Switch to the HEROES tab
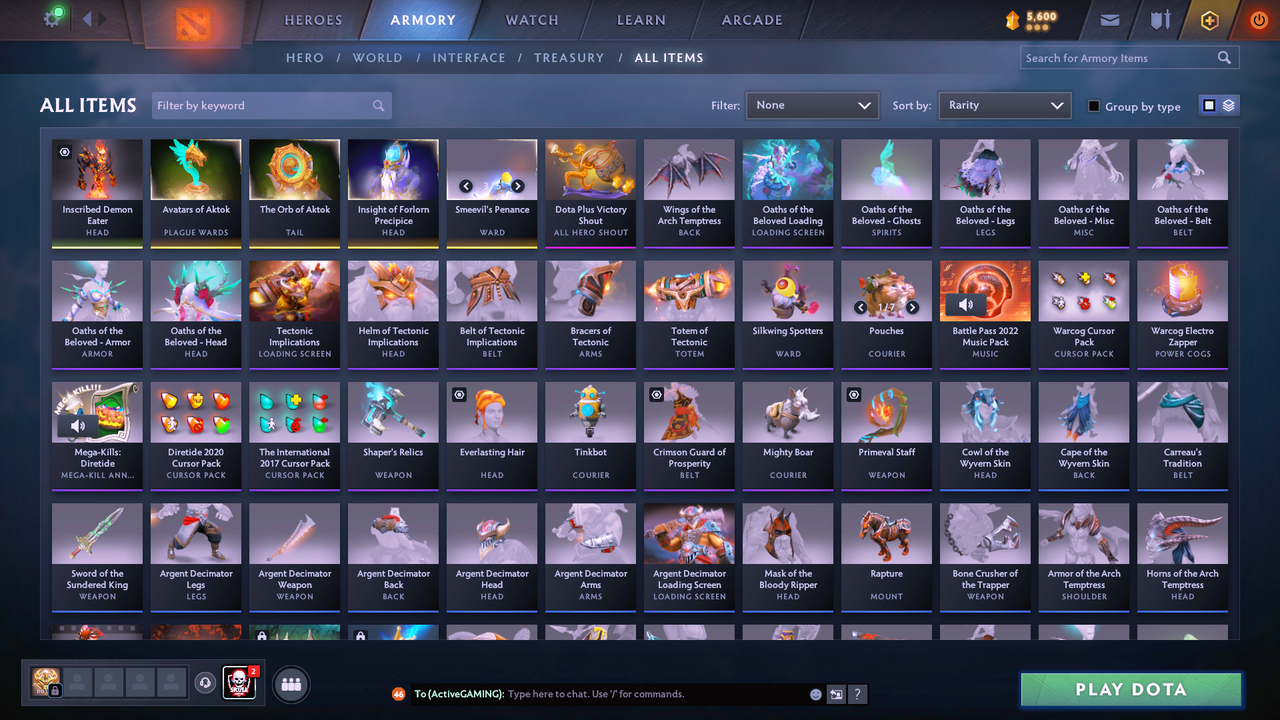 tap(312, 19)
